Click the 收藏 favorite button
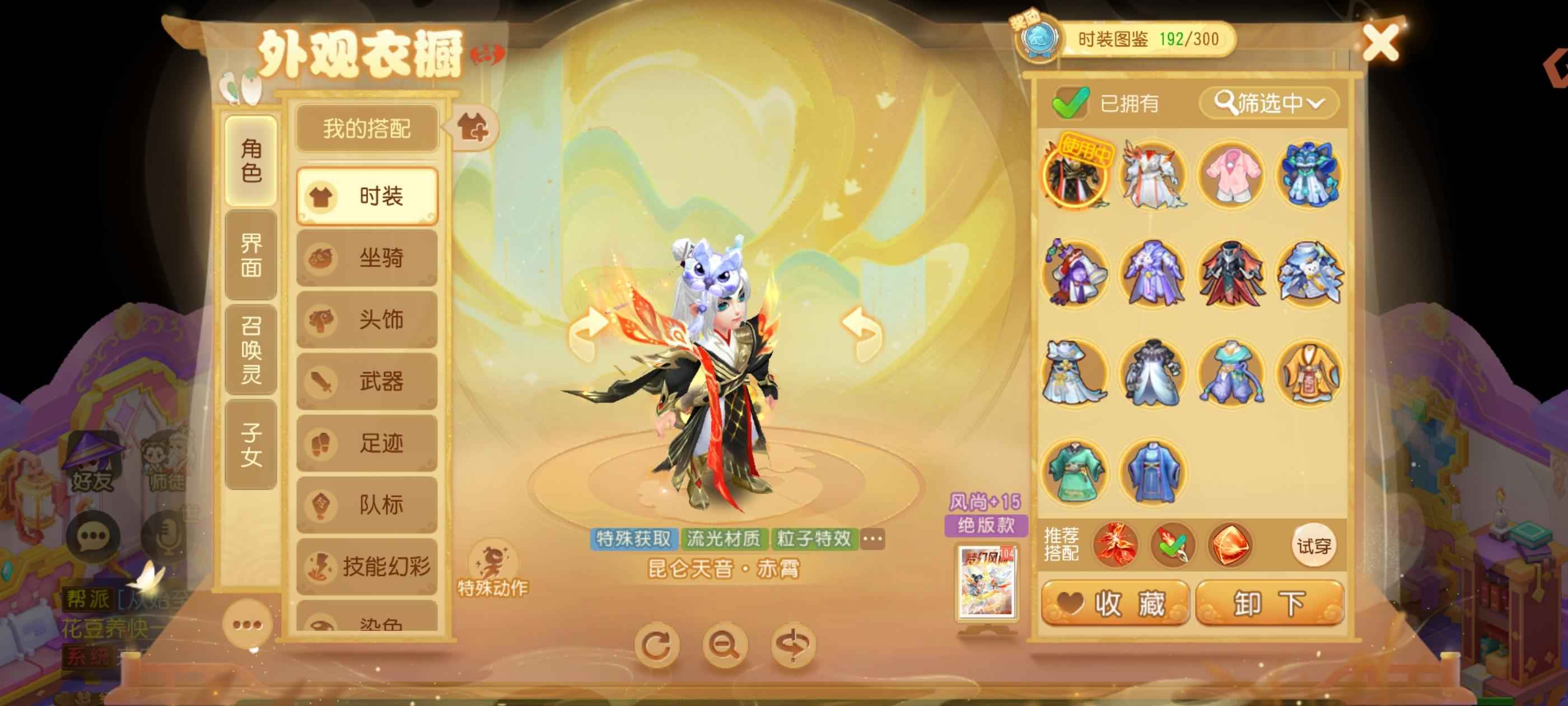Screen dimensions: 1568x706 [1115, 603]
